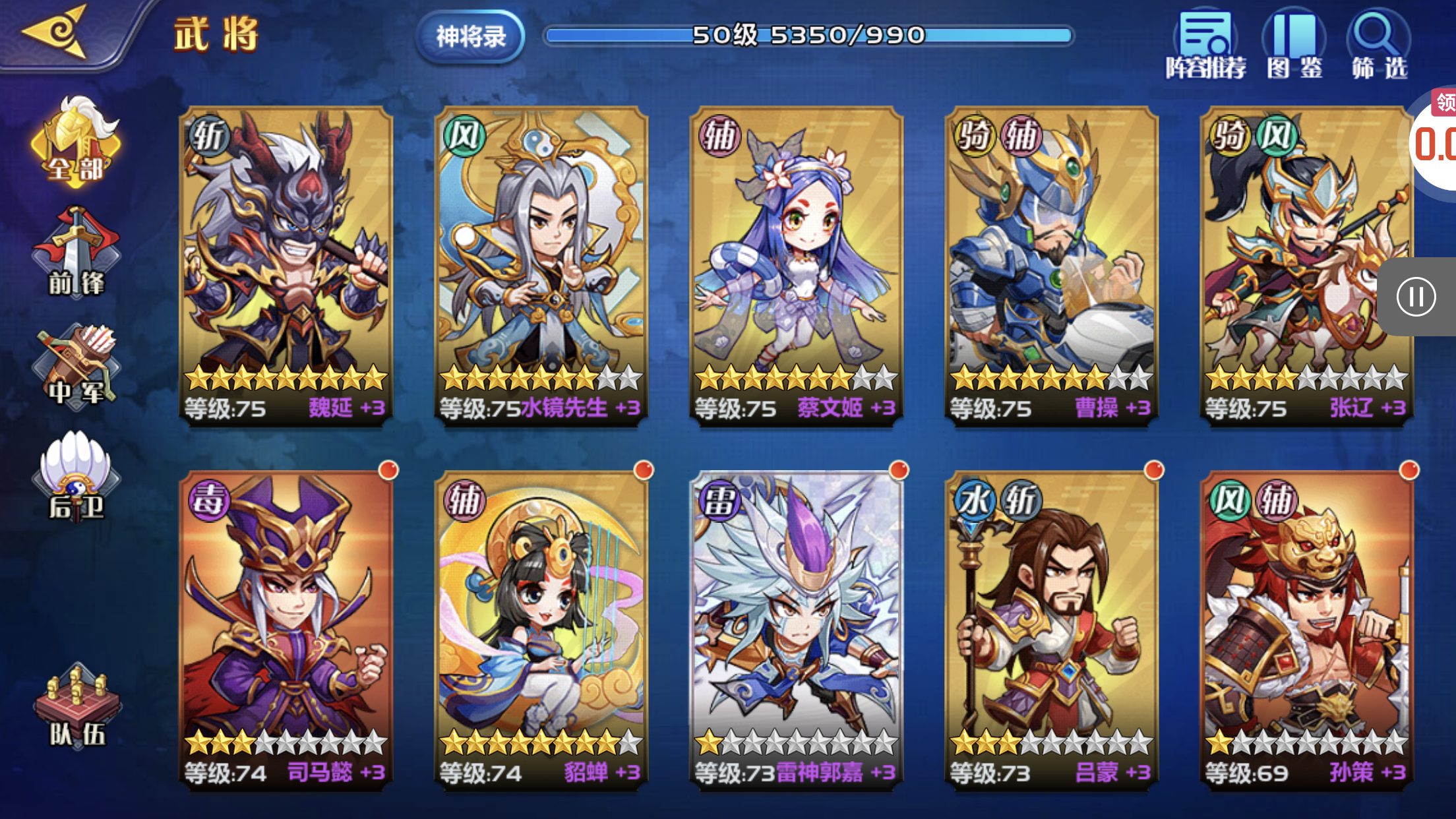Show the 后卫 rear-guard category

[x=76, y=476]
